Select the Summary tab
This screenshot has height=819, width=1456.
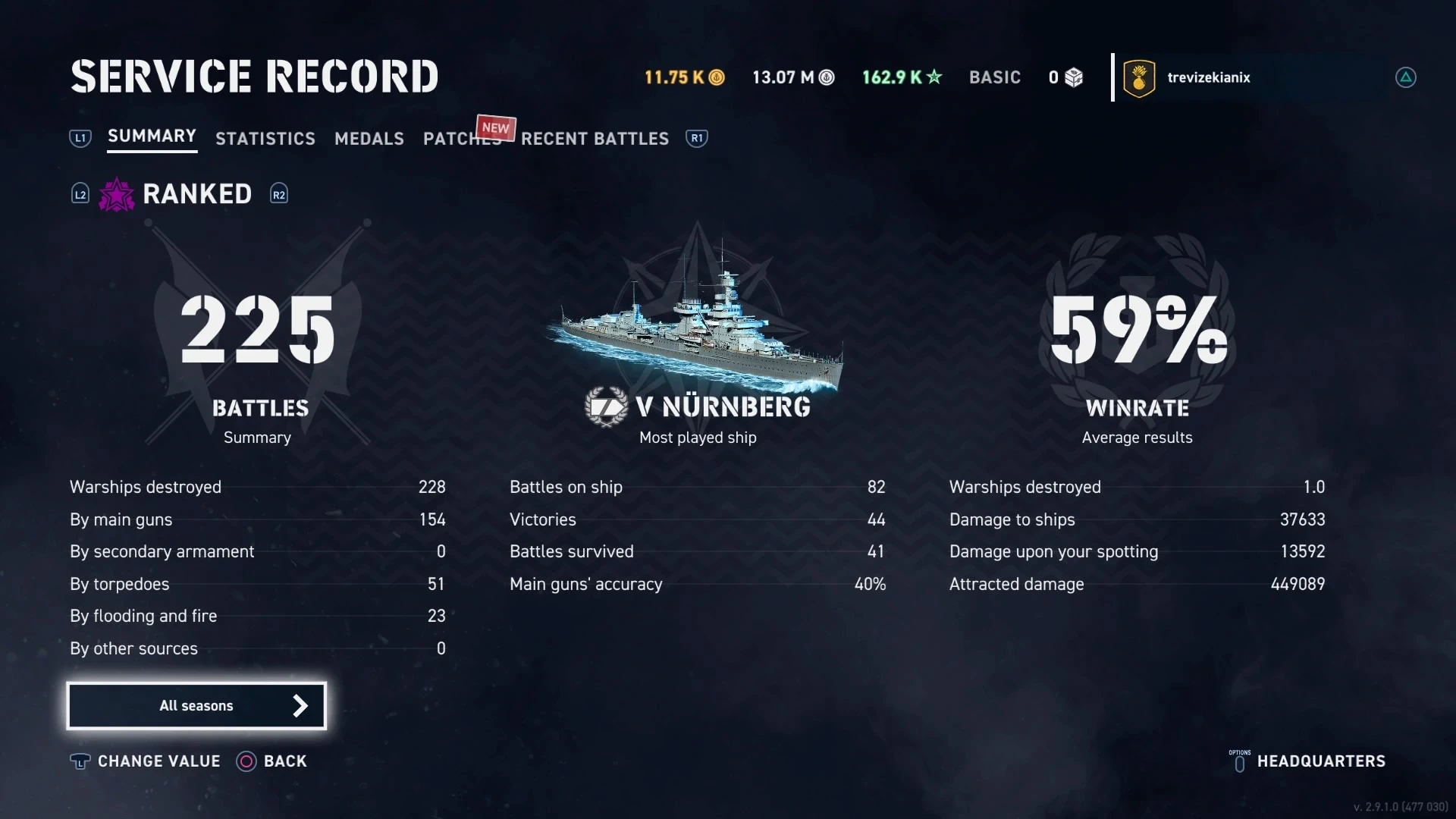pos(152,136)
